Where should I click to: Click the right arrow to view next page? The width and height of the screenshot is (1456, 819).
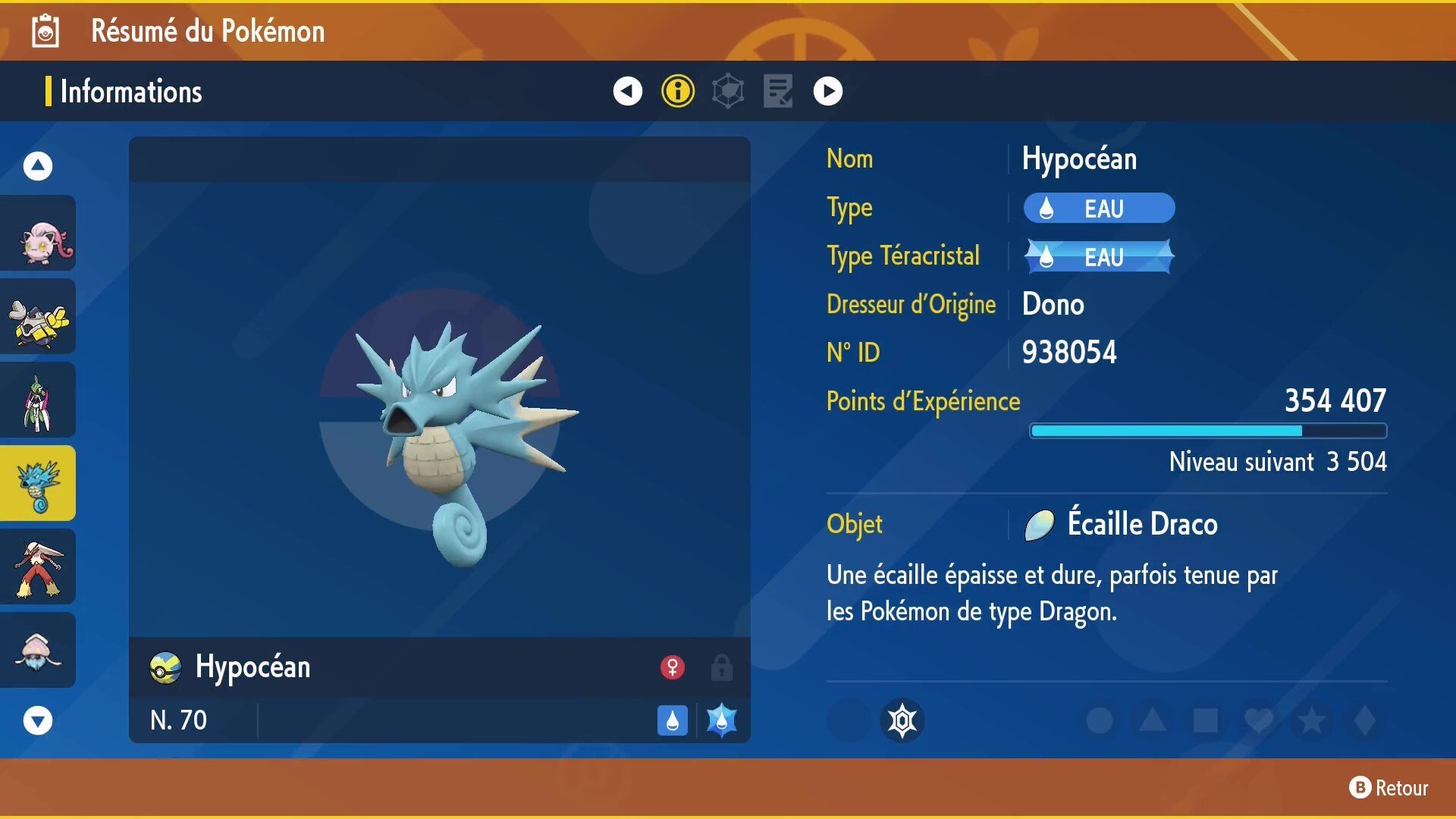point(827,90)
